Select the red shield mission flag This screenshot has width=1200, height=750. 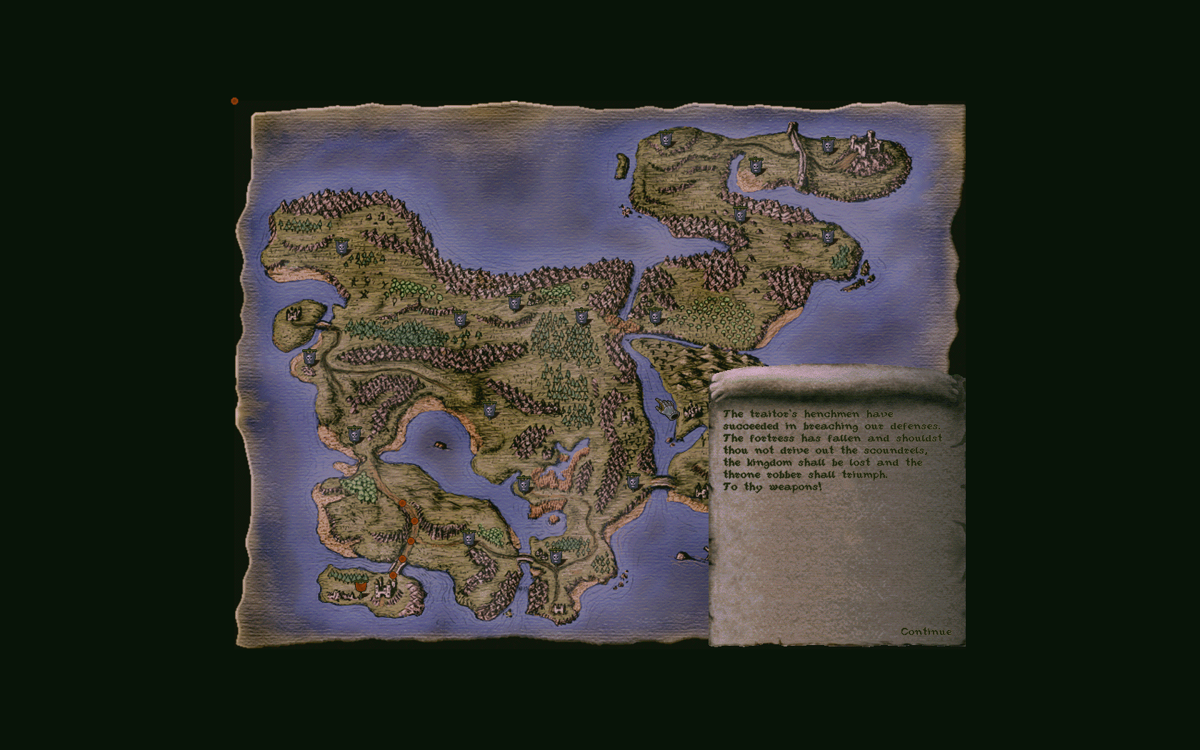coord(360,587)
